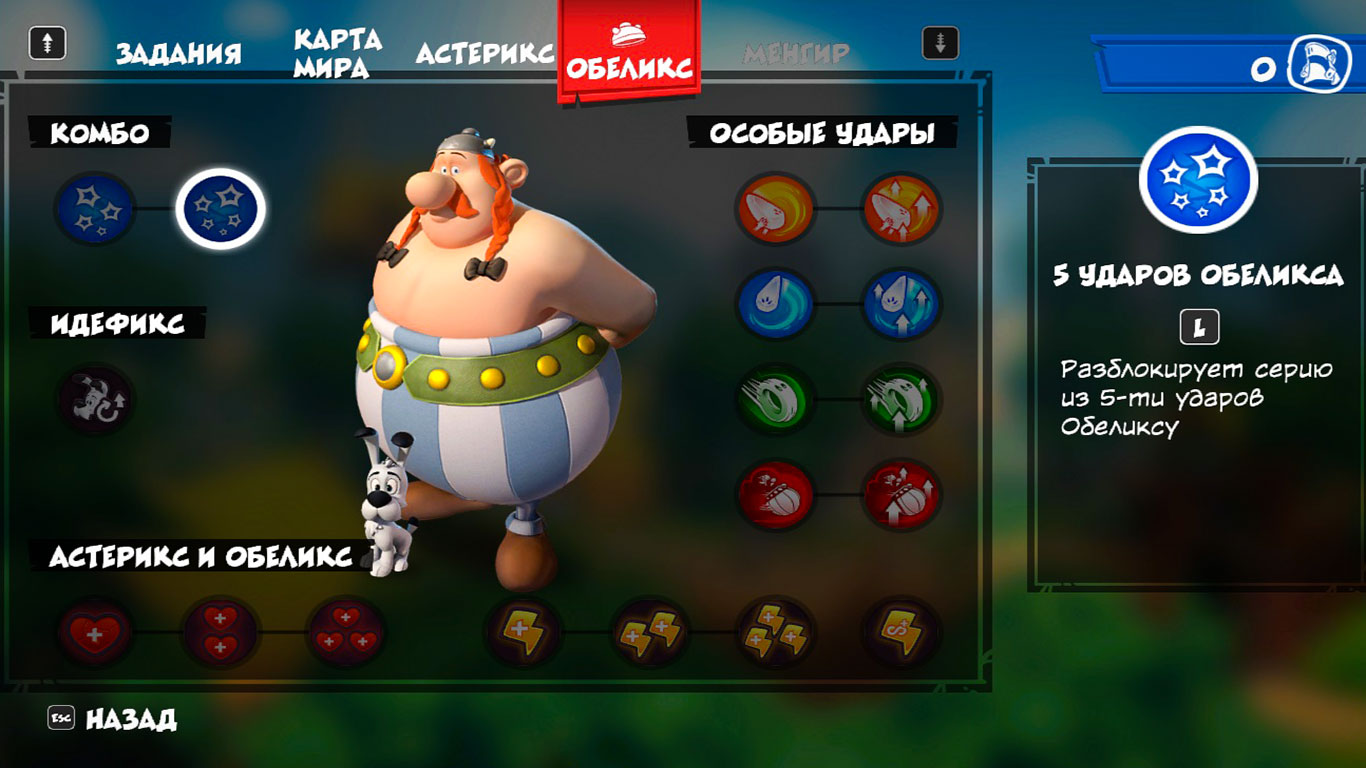Select the orange special attack upgrade with arrows

901,209
